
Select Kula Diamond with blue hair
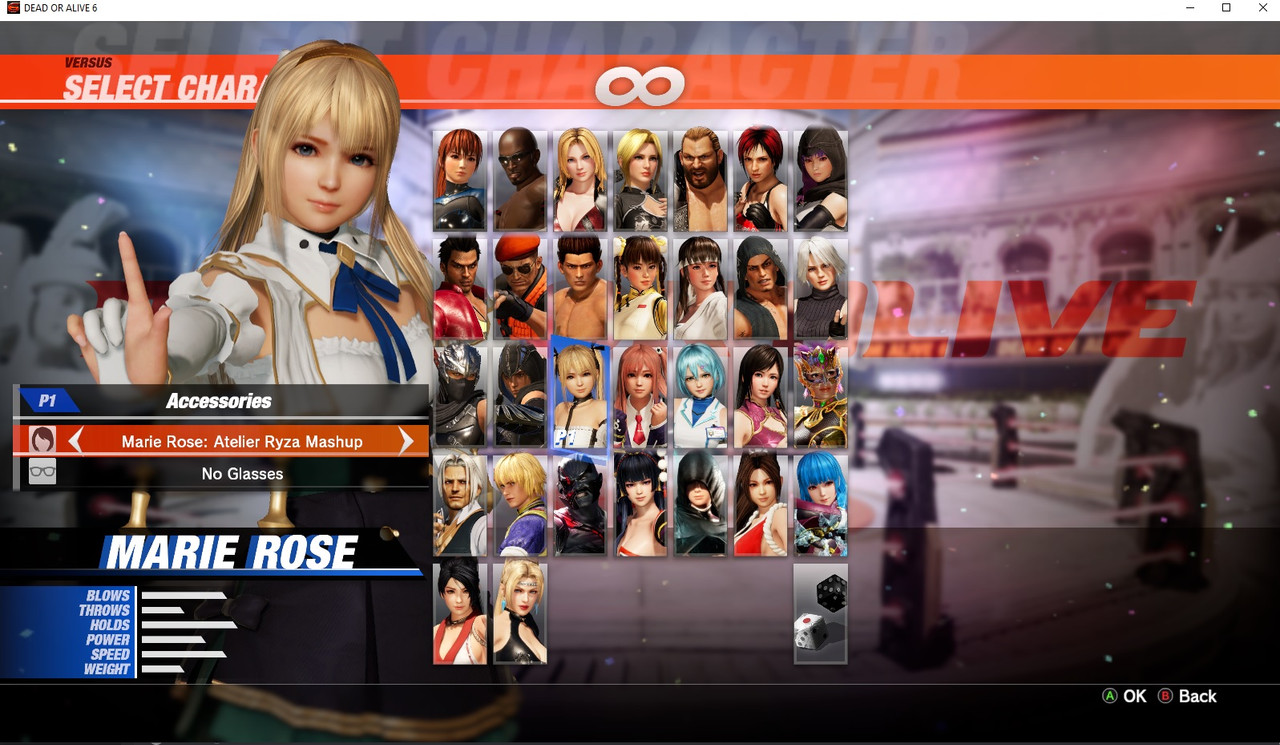click(x=820, y=504)
